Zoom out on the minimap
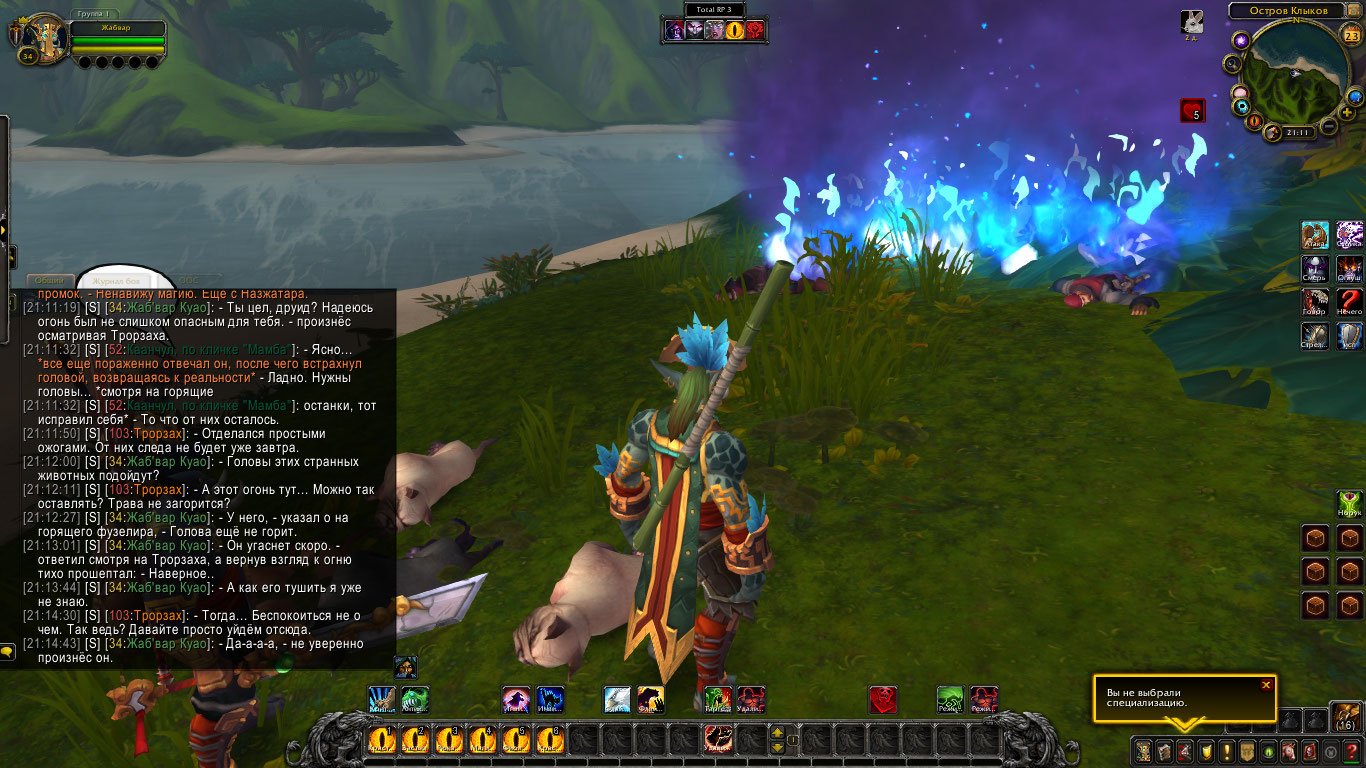 coord(1329,127)
